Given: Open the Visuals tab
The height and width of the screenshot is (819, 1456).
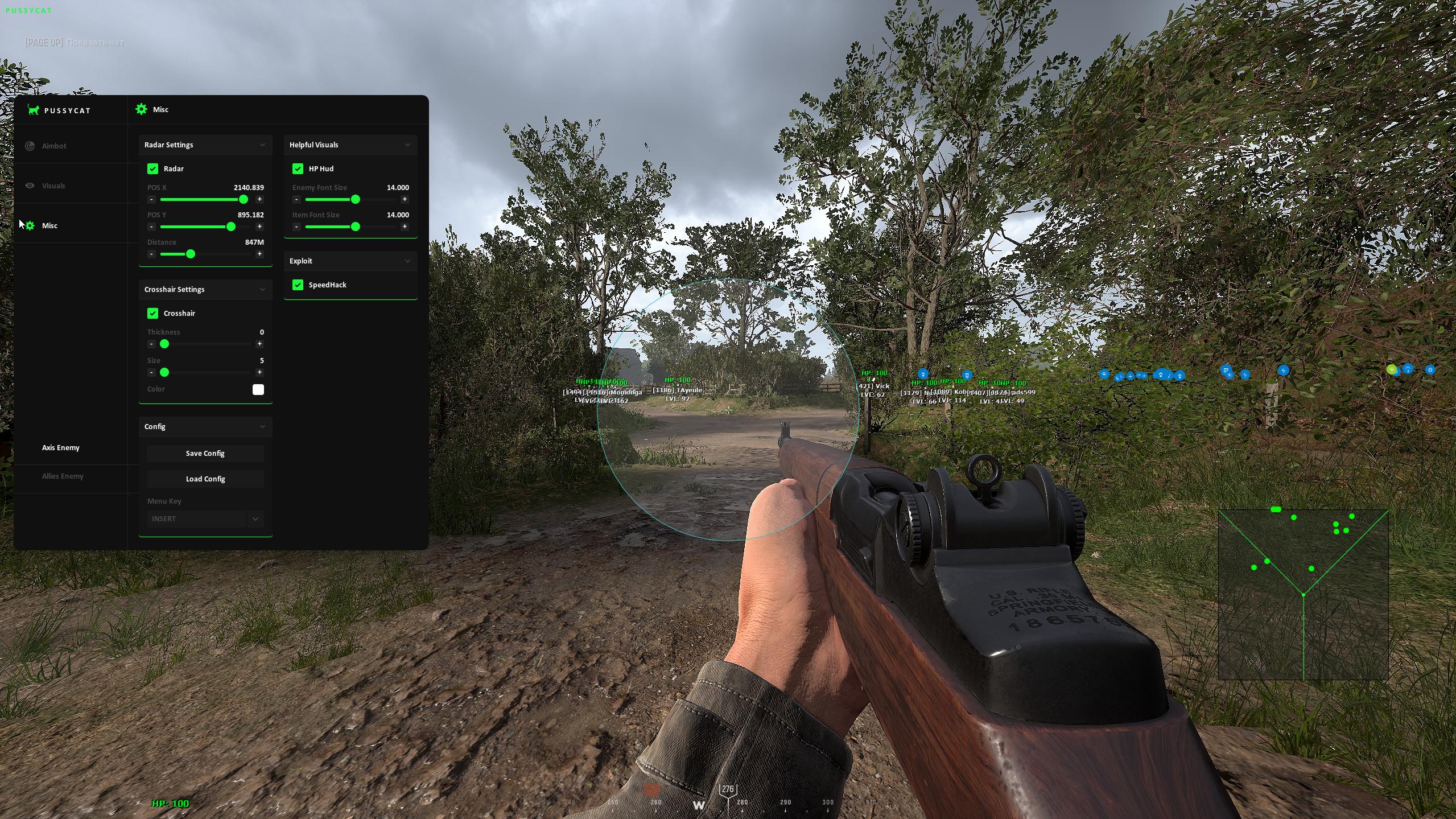Looking at the screenshot, I should coord(53,186).
